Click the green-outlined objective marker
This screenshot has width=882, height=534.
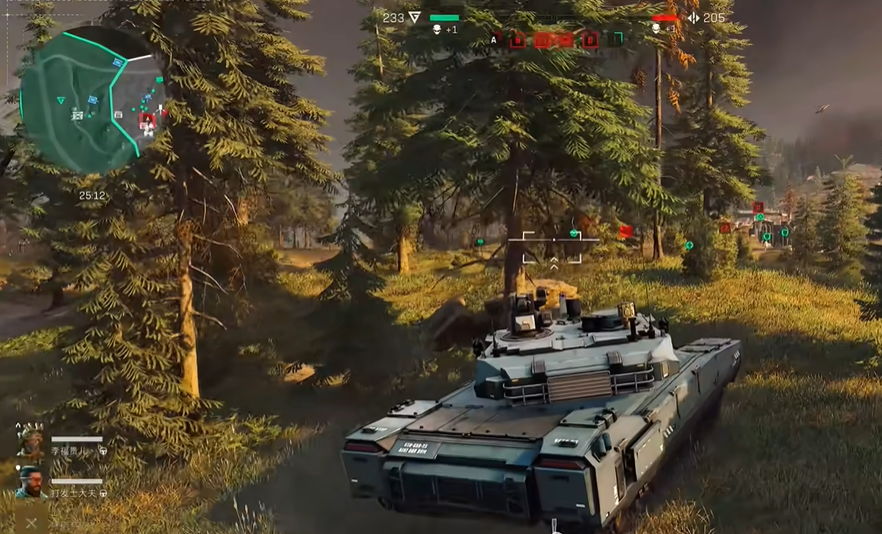[617, 39]
